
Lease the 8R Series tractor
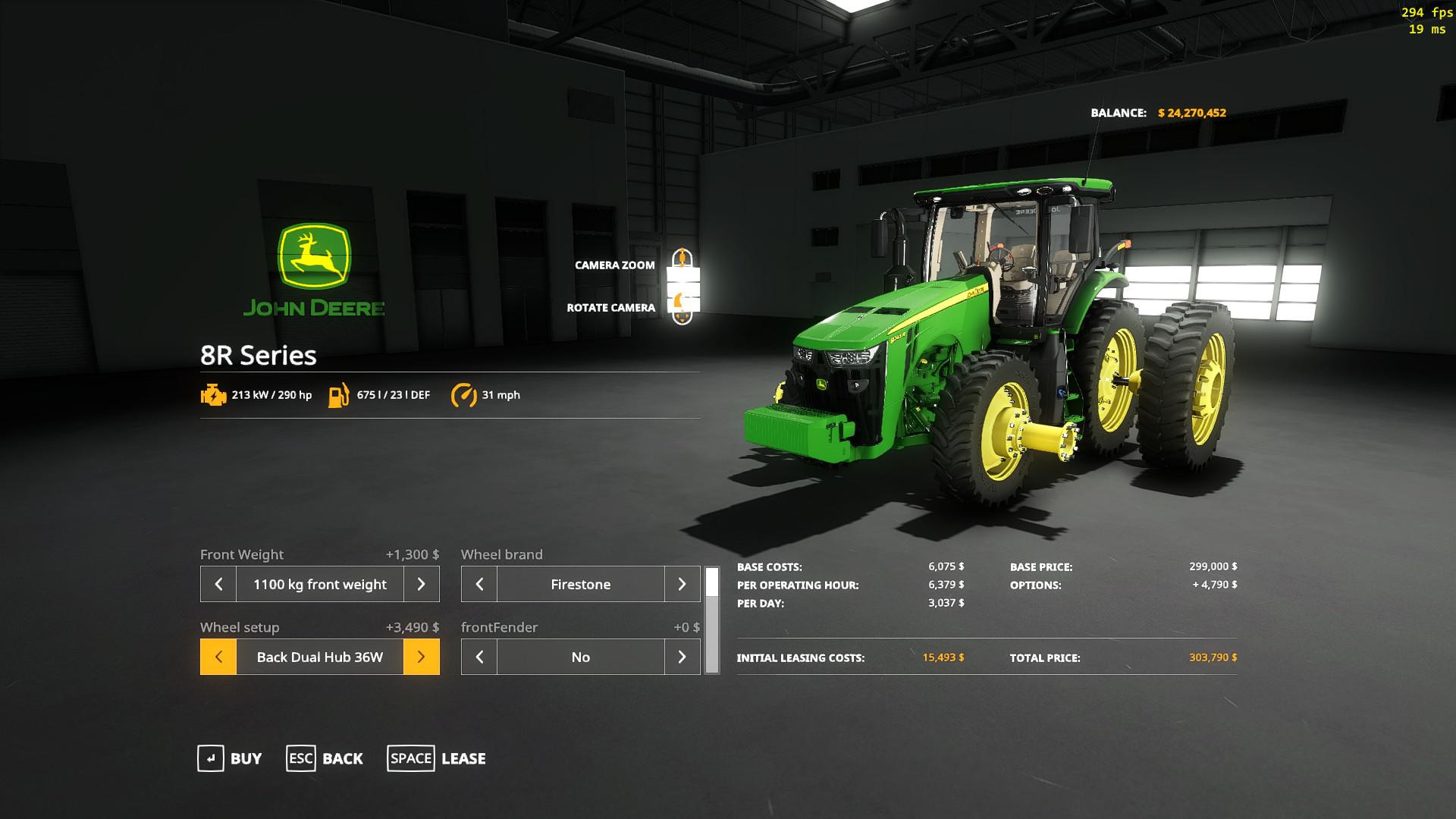coord(437,758)
